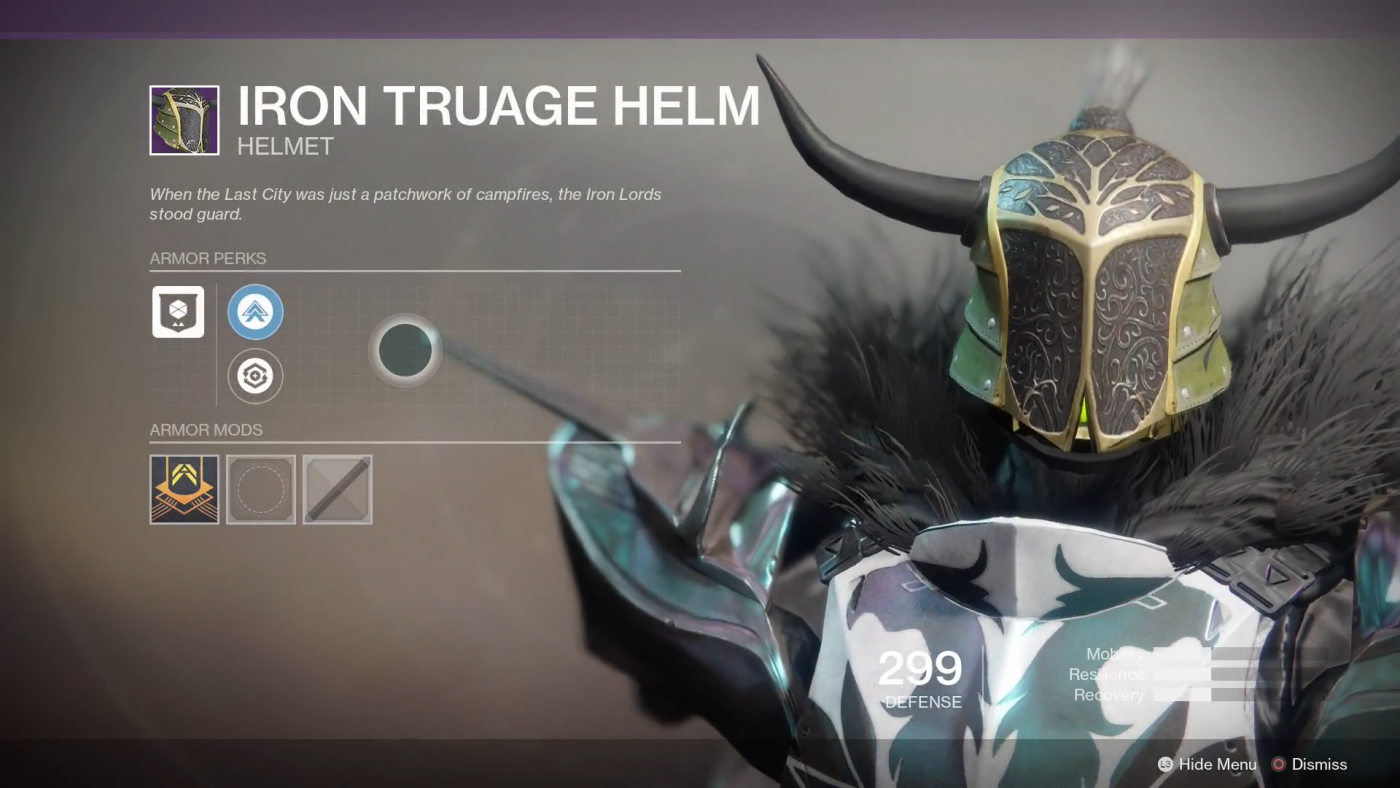The width and height of the screenshot is (1400, 788).
Task: Expand the Armor Mods section
Action: pos(206,430)
